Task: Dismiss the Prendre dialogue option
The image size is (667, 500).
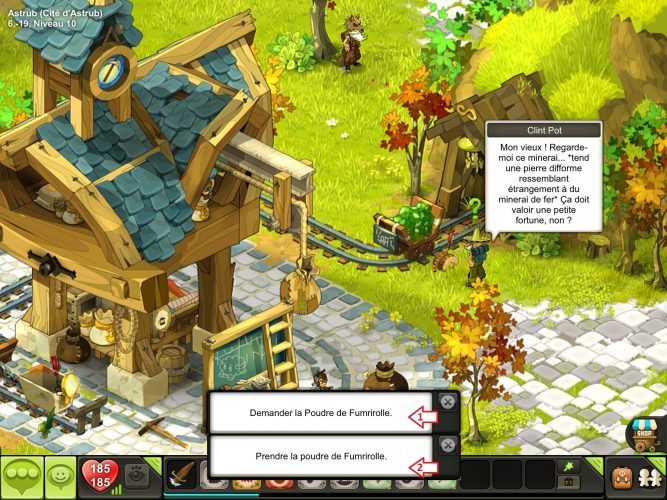Action: 447,445
